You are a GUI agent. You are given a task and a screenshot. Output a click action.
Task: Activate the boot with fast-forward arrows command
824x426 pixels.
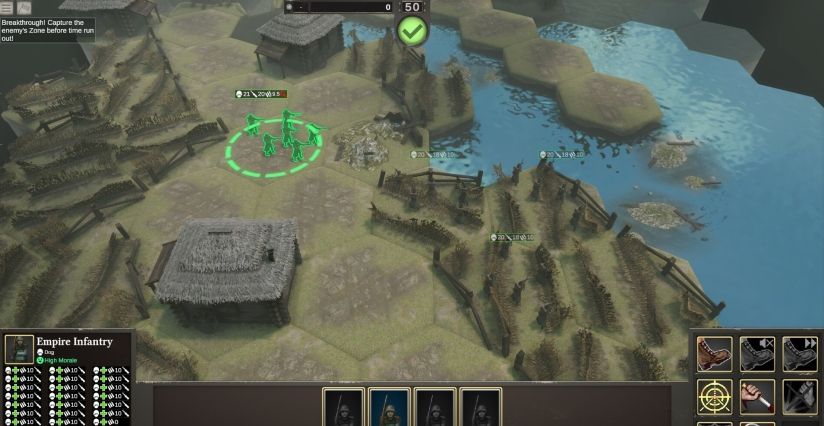coord(800,354)
